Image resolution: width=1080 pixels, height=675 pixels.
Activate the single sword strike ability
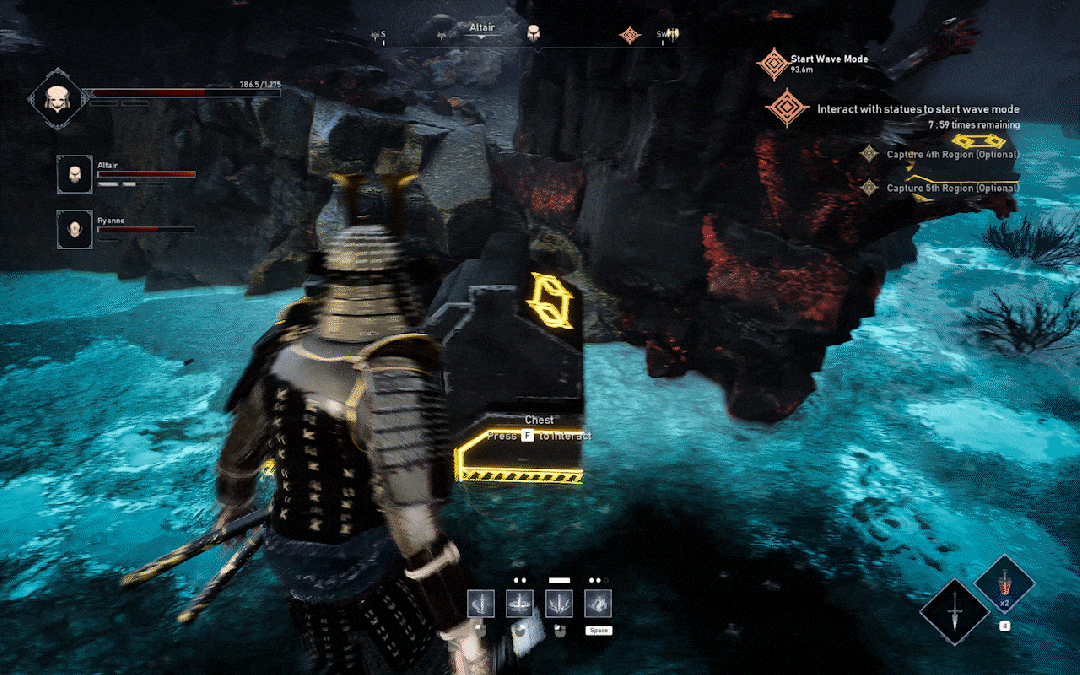pos(481,603)
